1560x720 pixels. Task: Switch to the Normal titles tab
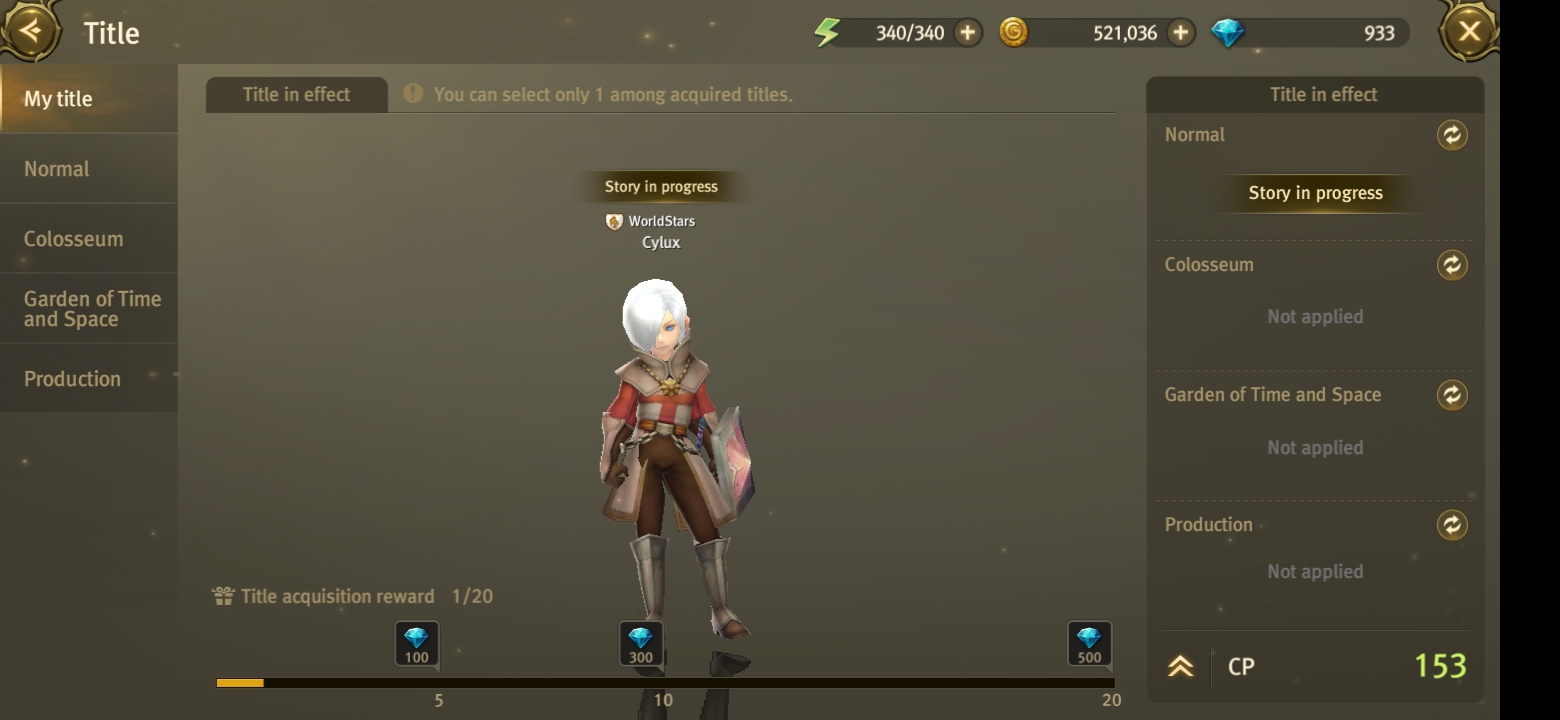point(88,169)
